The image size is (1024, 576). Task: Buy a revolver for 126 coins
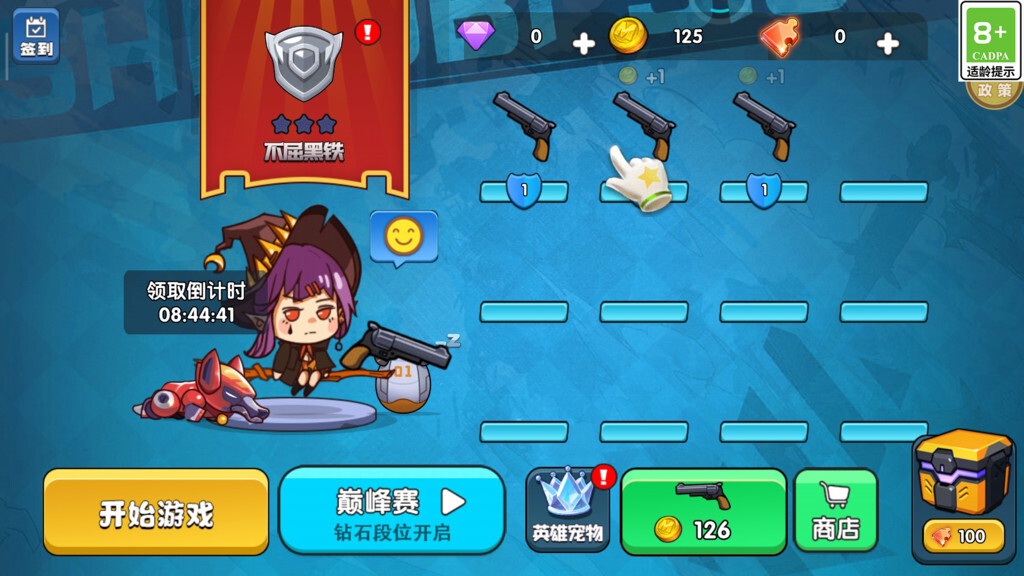click(704, 511)
